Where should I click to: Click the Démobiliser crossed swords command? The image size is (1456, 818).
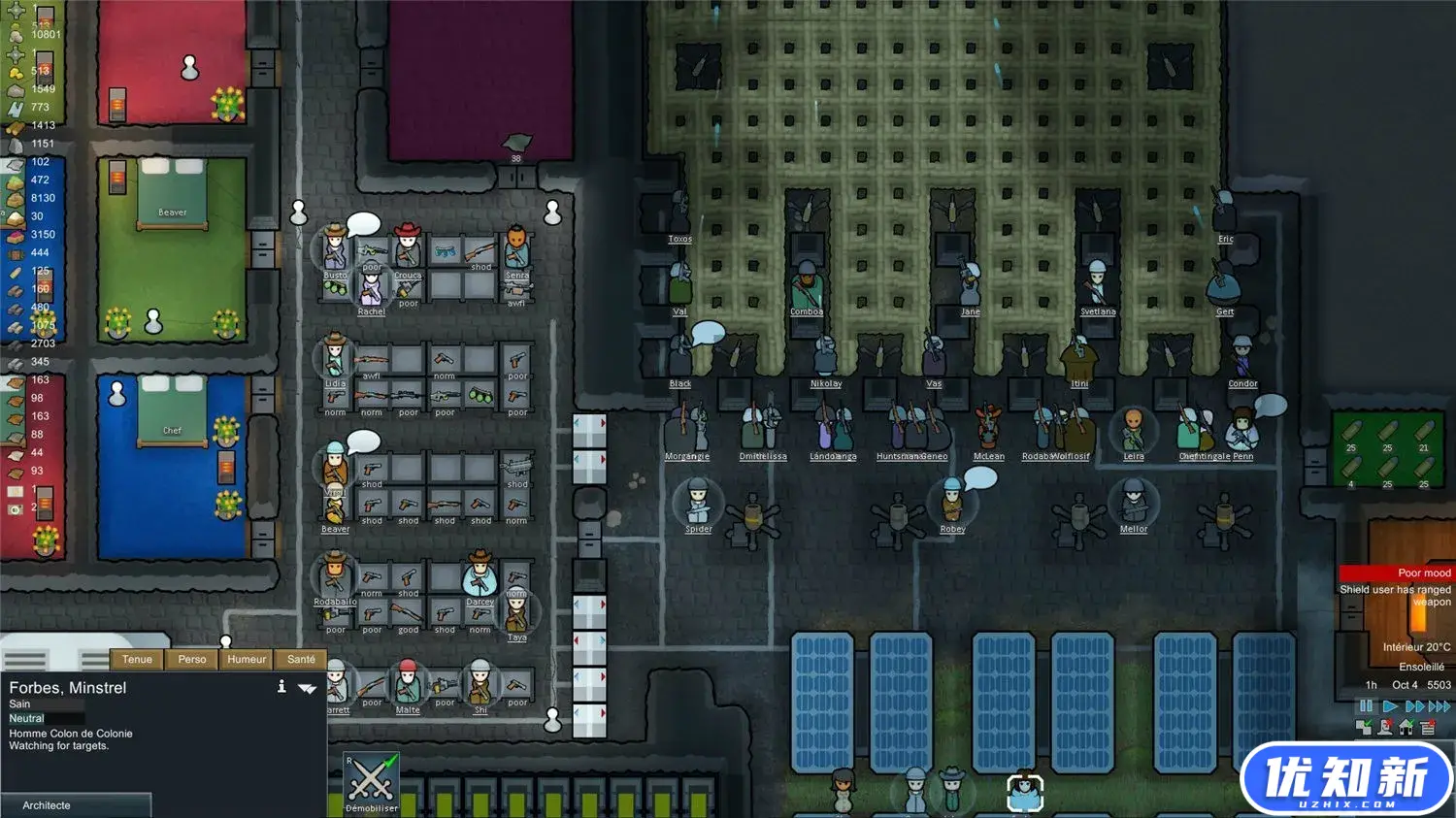click(371, 781)
